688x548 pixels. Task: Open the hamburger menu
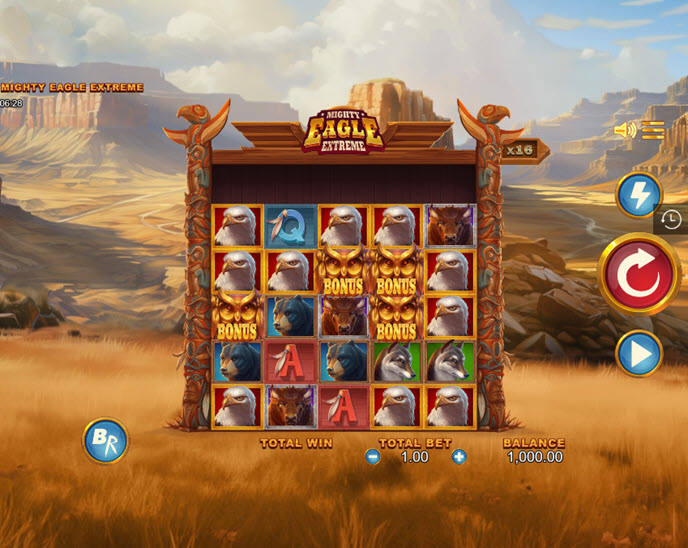(x=653, y=130)
